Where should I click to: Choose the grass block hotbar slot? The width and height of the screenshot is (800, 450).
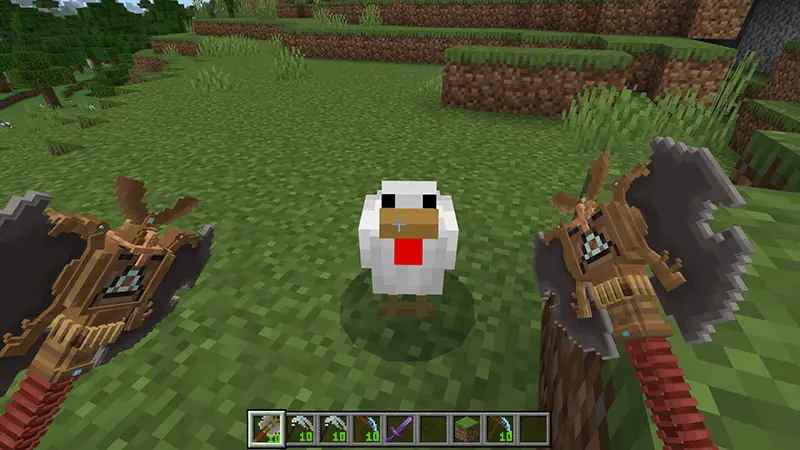tap(467, 428)
